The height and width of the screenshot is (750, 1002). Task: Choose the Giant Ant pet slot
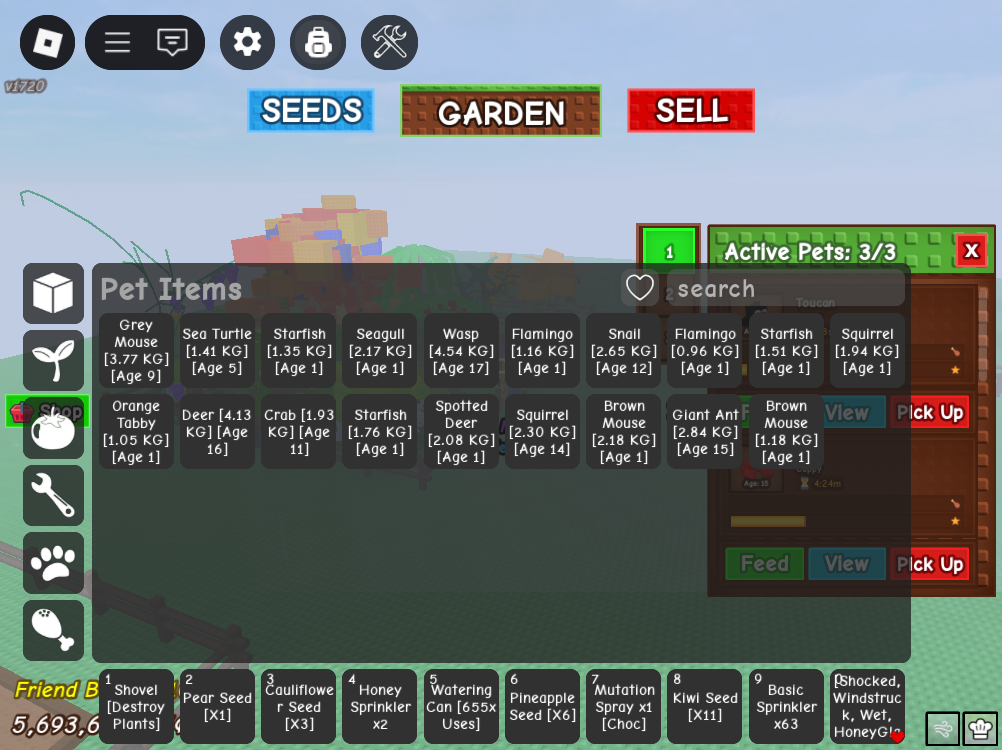(705, 431)
